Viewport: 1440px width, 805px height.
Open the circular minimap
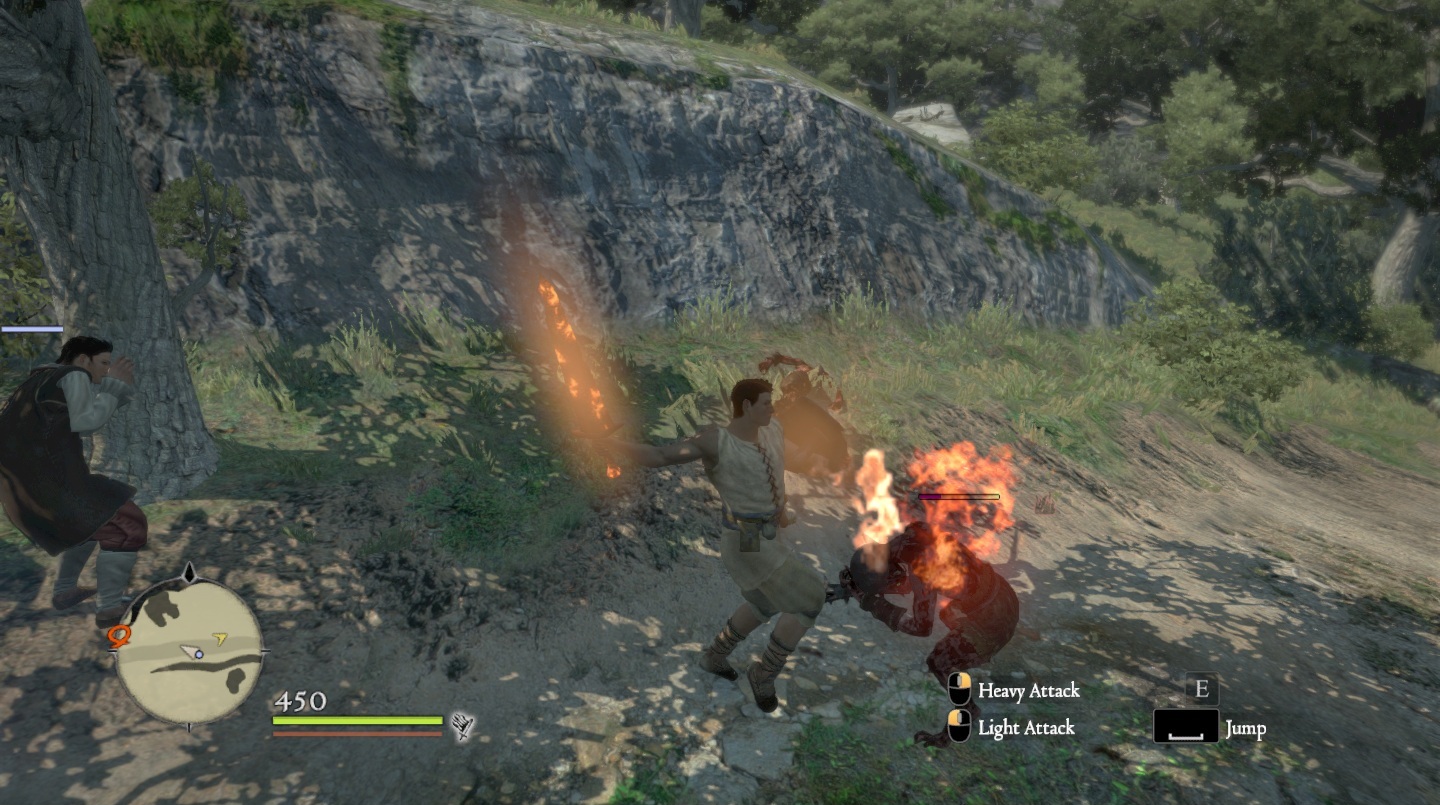pos(190,651)
